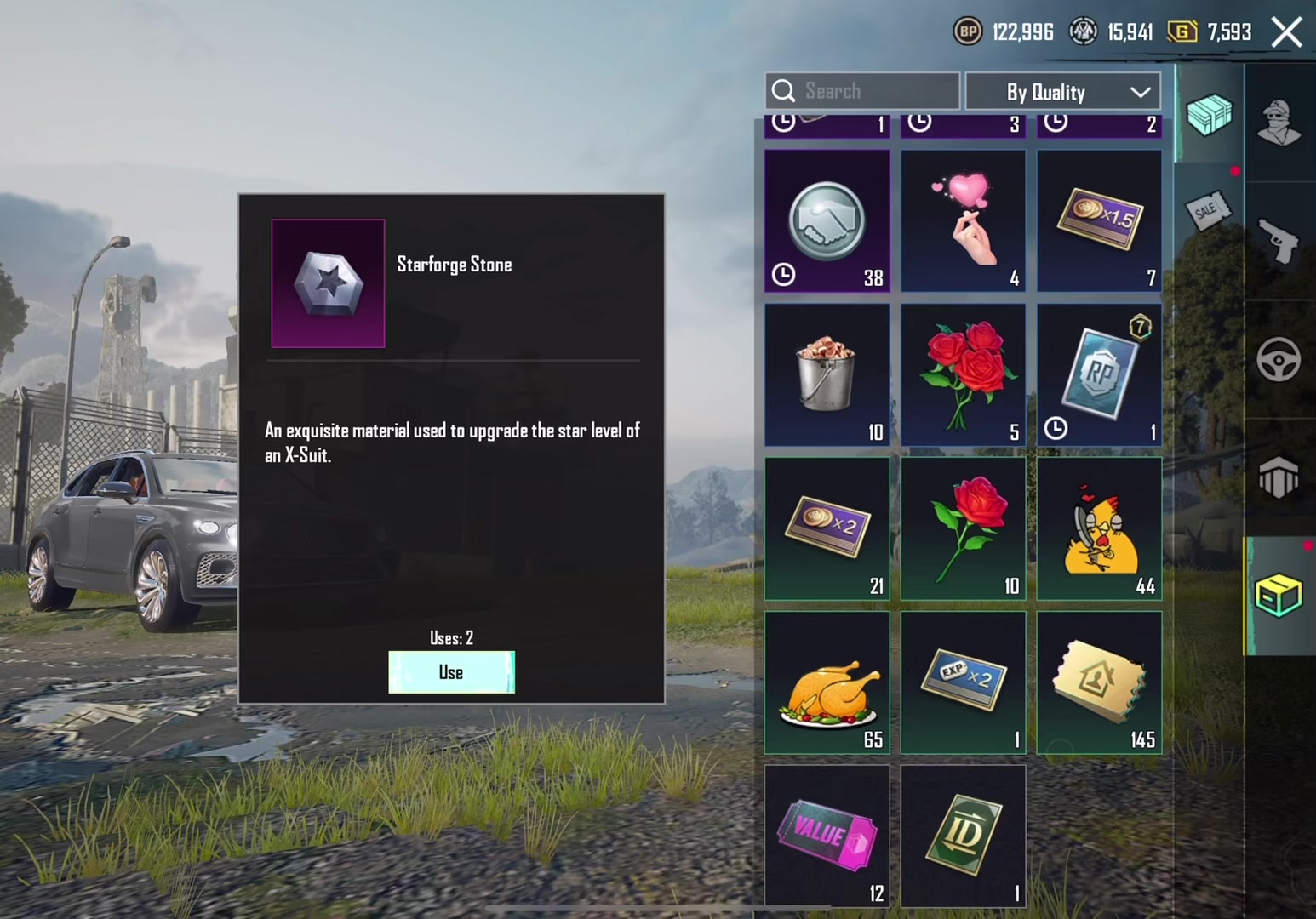Select the bucket of popcorn item
Viewport: 1316px width, 919px height.
827,375
